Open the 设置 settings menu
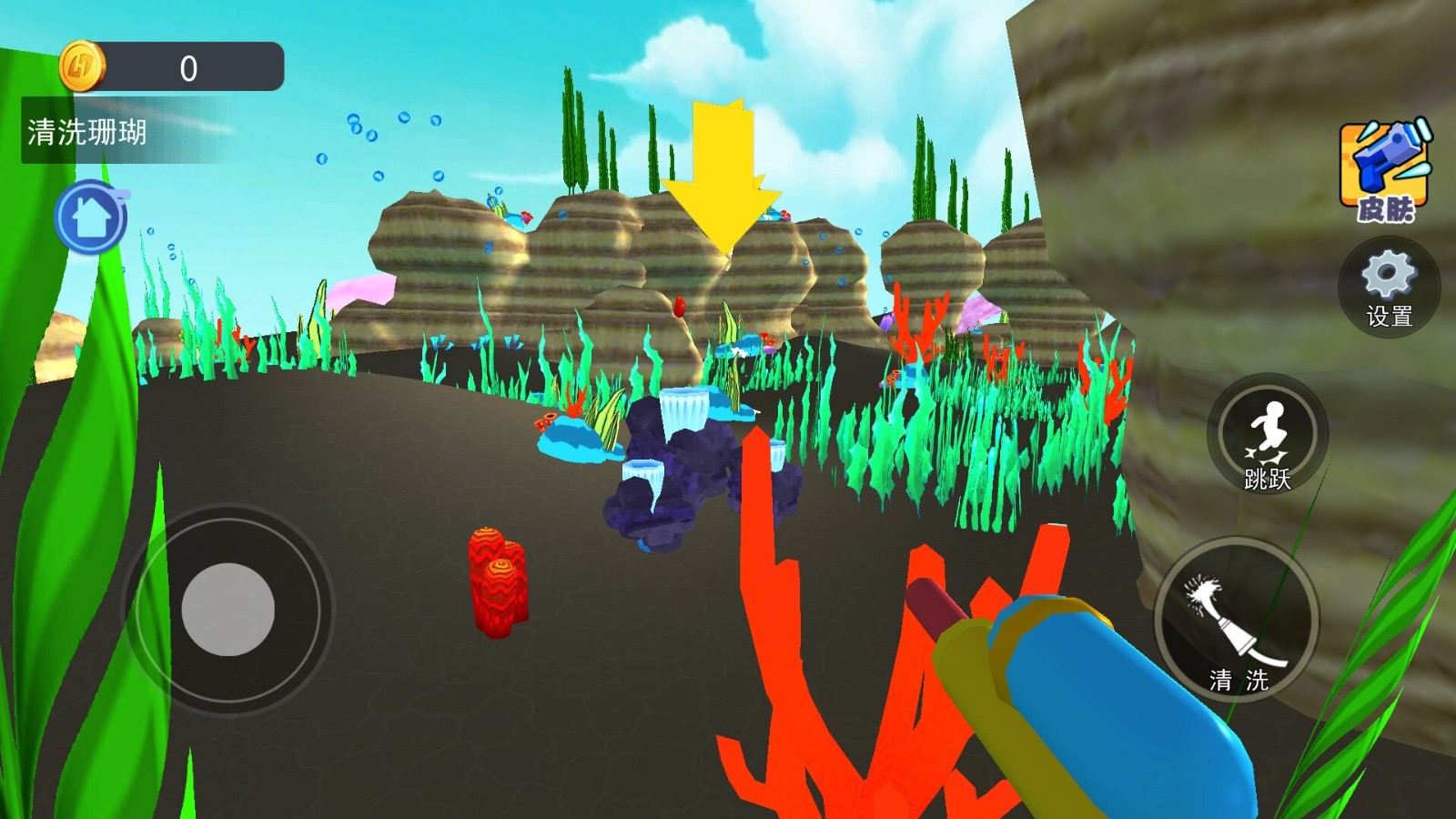The width and height of the screenshot is (1456, 819). click(1389, 288)
